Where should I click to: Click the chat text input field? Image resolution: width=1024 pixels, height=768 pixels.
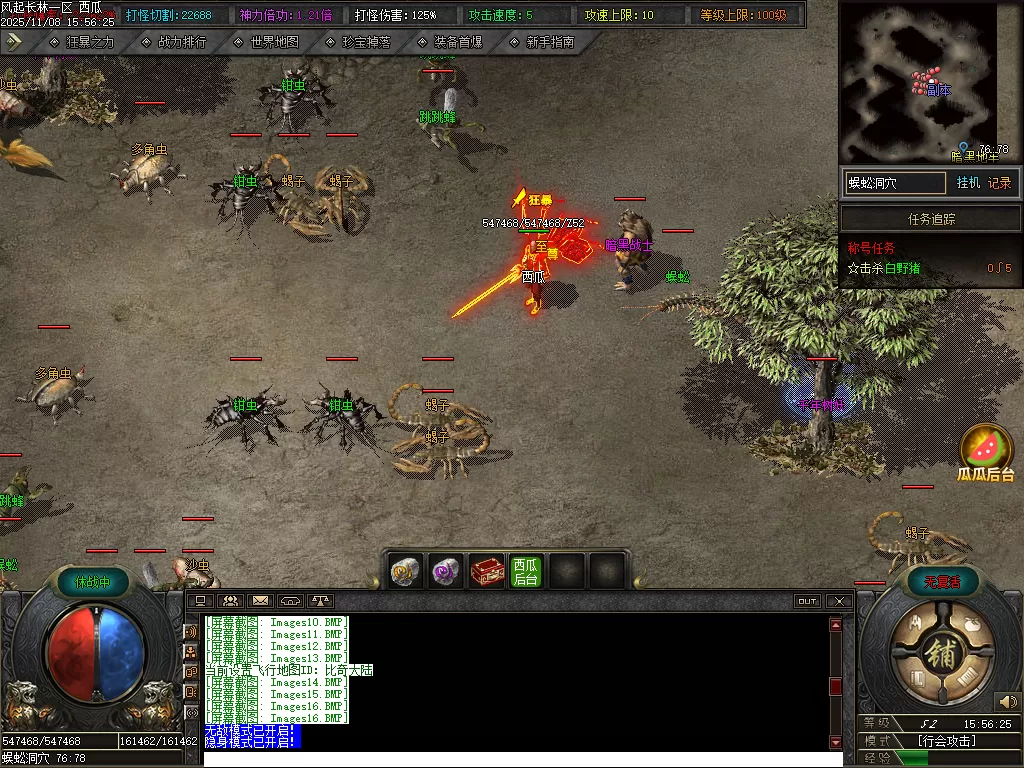(515, 759)
